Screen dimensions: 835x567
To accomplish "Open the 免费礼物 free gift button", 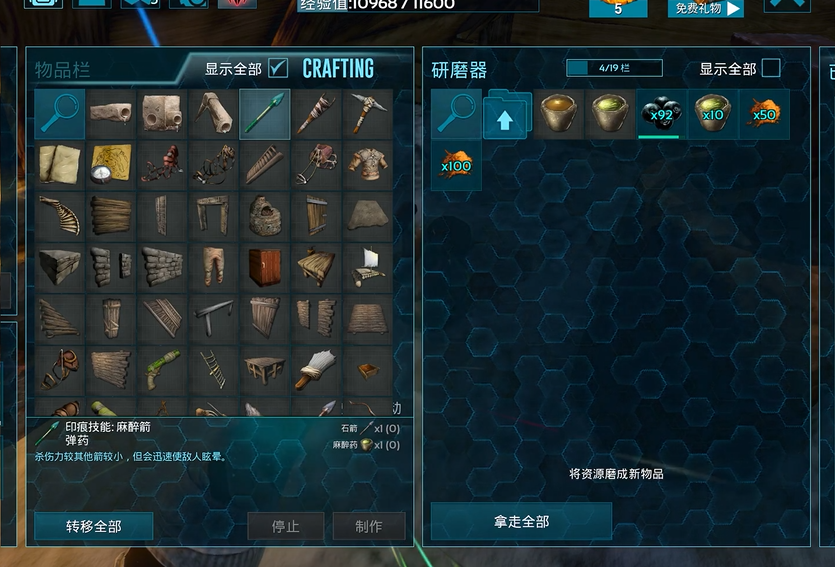I will 706,9.
